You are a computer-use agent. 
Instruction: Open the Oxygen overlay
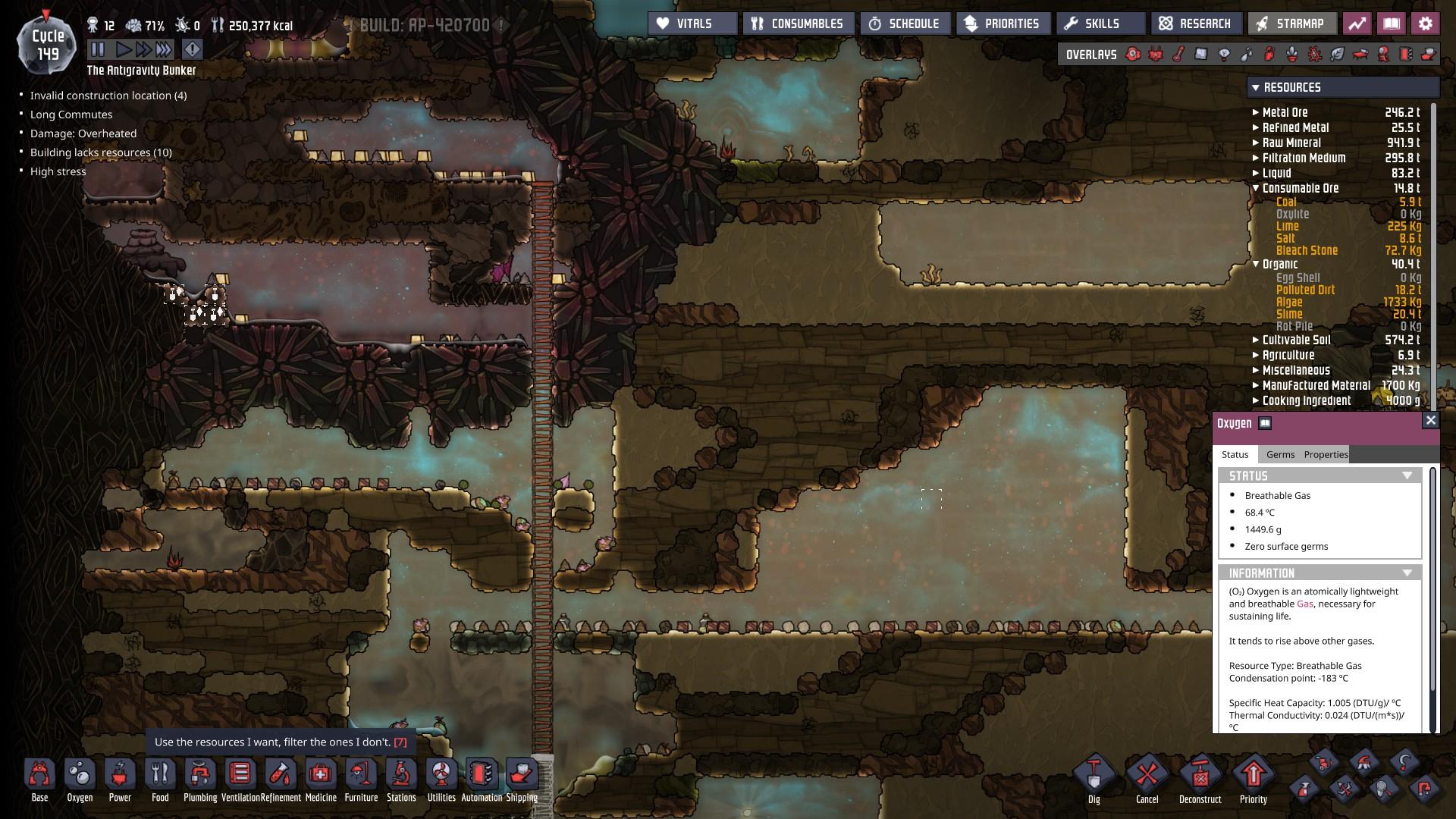click(1132, 54)
